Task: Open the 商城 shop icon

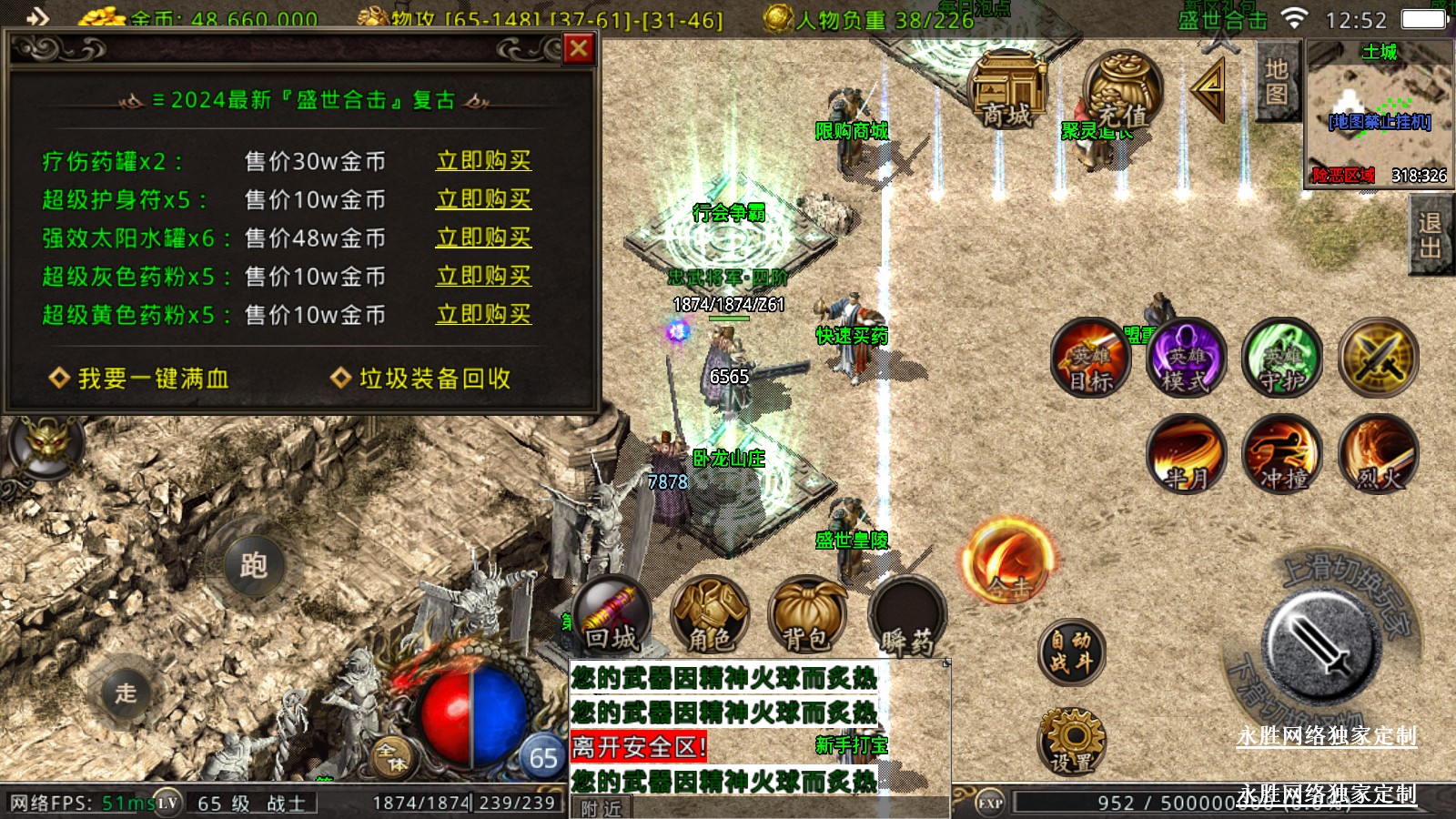Action: 1007,91
